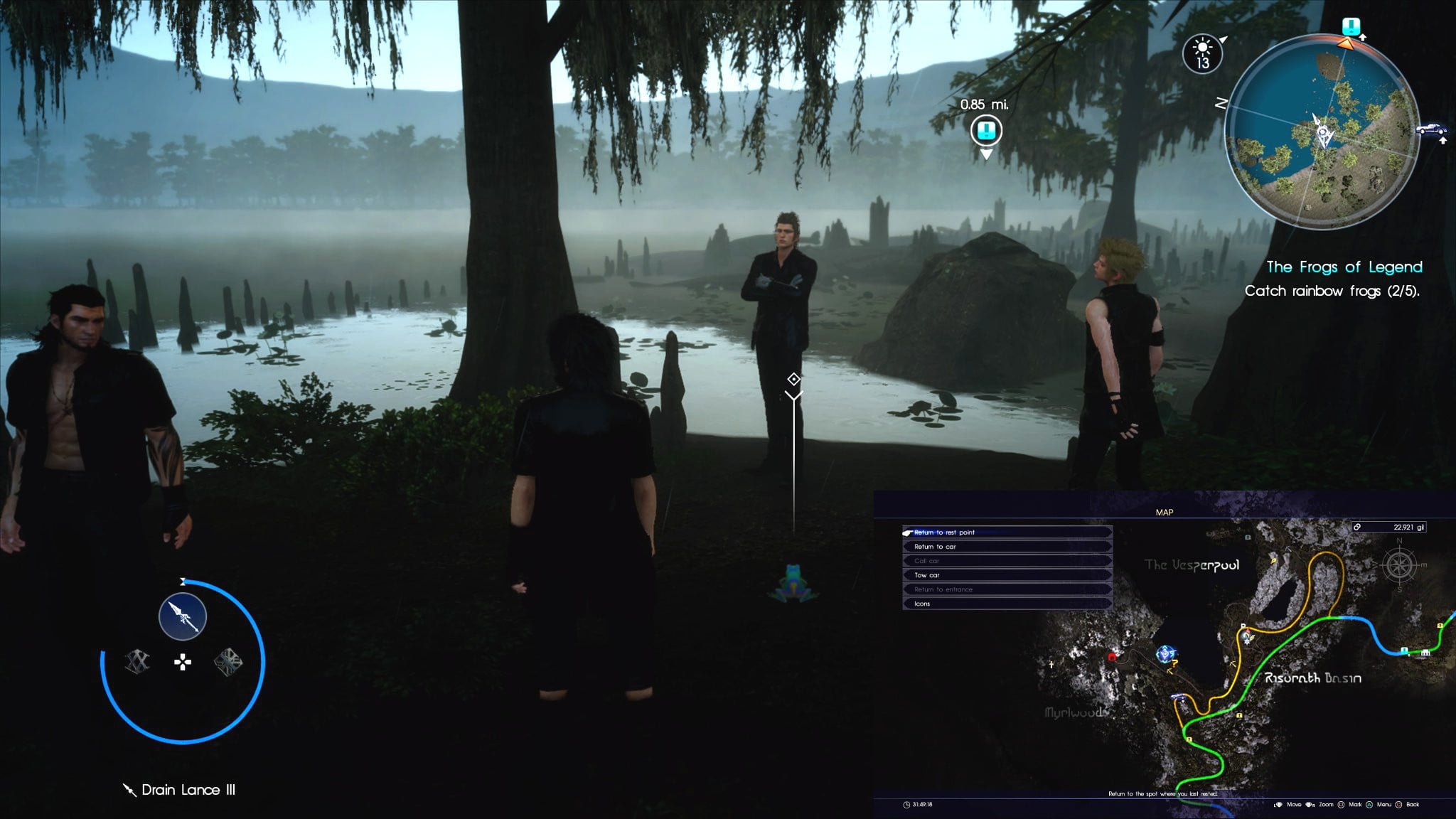
Task: Click the sun time-of-day indicator
Action: 1202,53
